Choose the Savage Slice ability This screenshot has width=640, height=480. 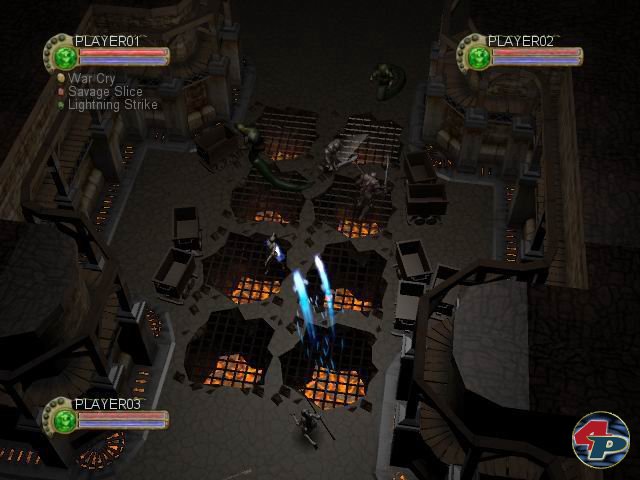click(x=104, y=91)
